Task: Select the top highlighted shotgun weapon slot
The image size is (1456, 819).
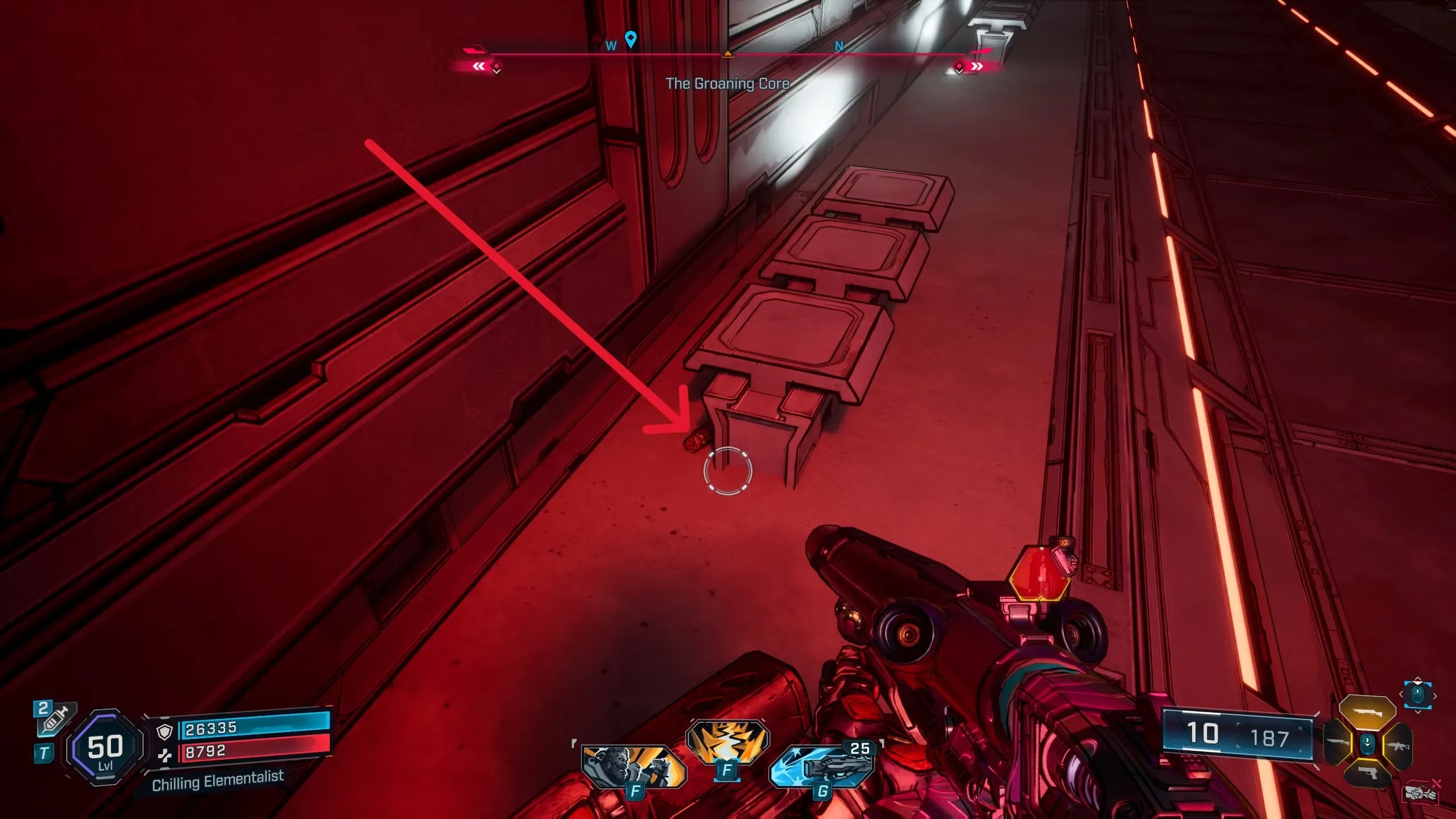Action: pos(1367,712)
